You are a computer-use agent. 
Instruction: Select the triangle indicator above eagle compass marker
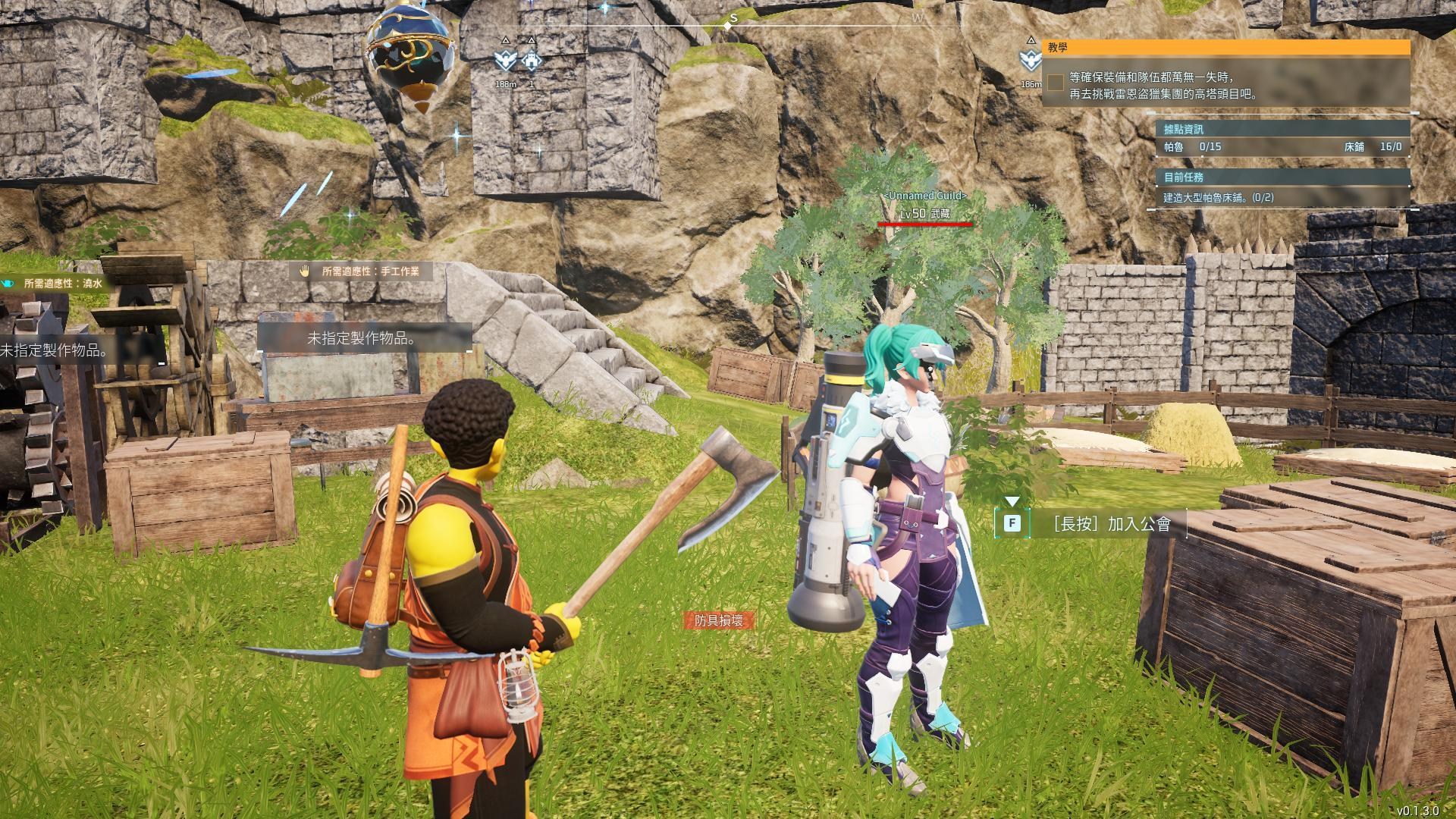pos(504,39)
